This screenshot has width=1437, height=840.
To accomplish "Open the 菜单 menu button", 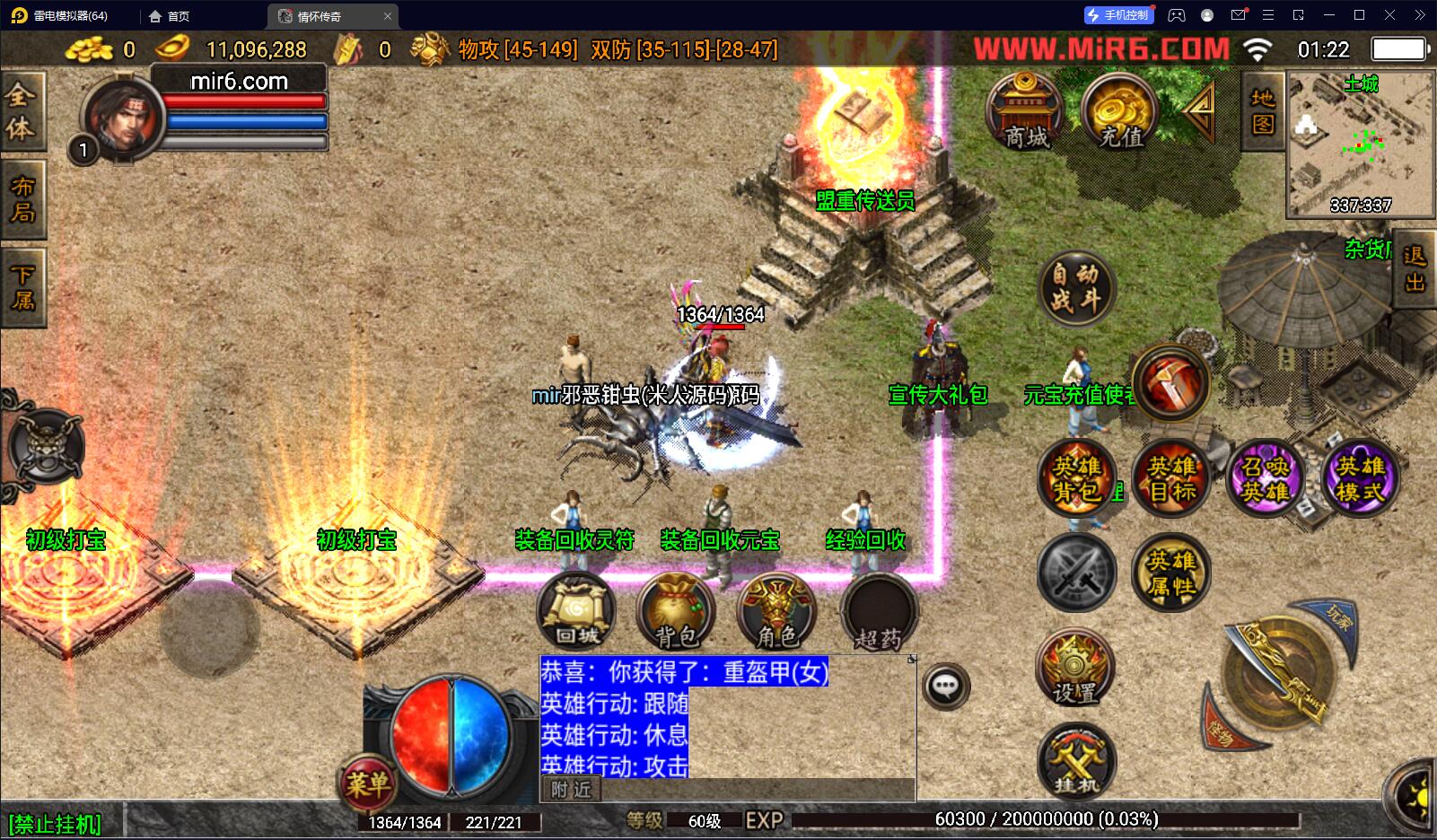I will (x=367, y=784).
